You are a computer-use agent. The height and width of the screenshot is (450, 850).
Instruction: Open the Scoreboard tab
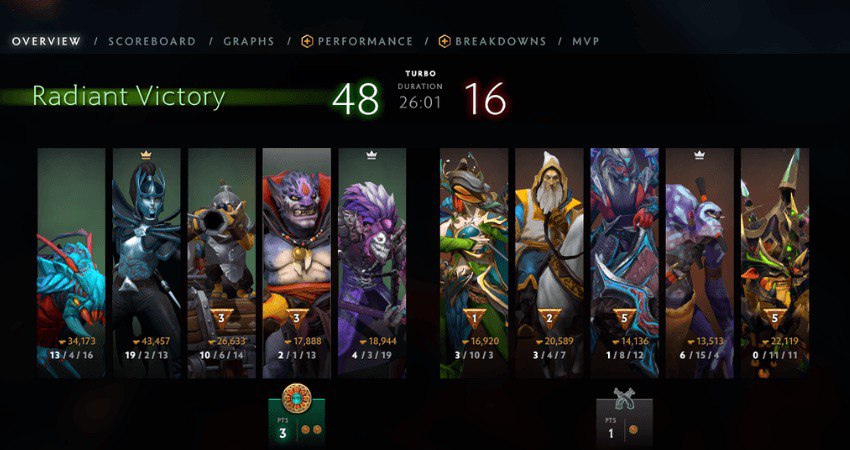pyautogui.click(x=152, y=42)
